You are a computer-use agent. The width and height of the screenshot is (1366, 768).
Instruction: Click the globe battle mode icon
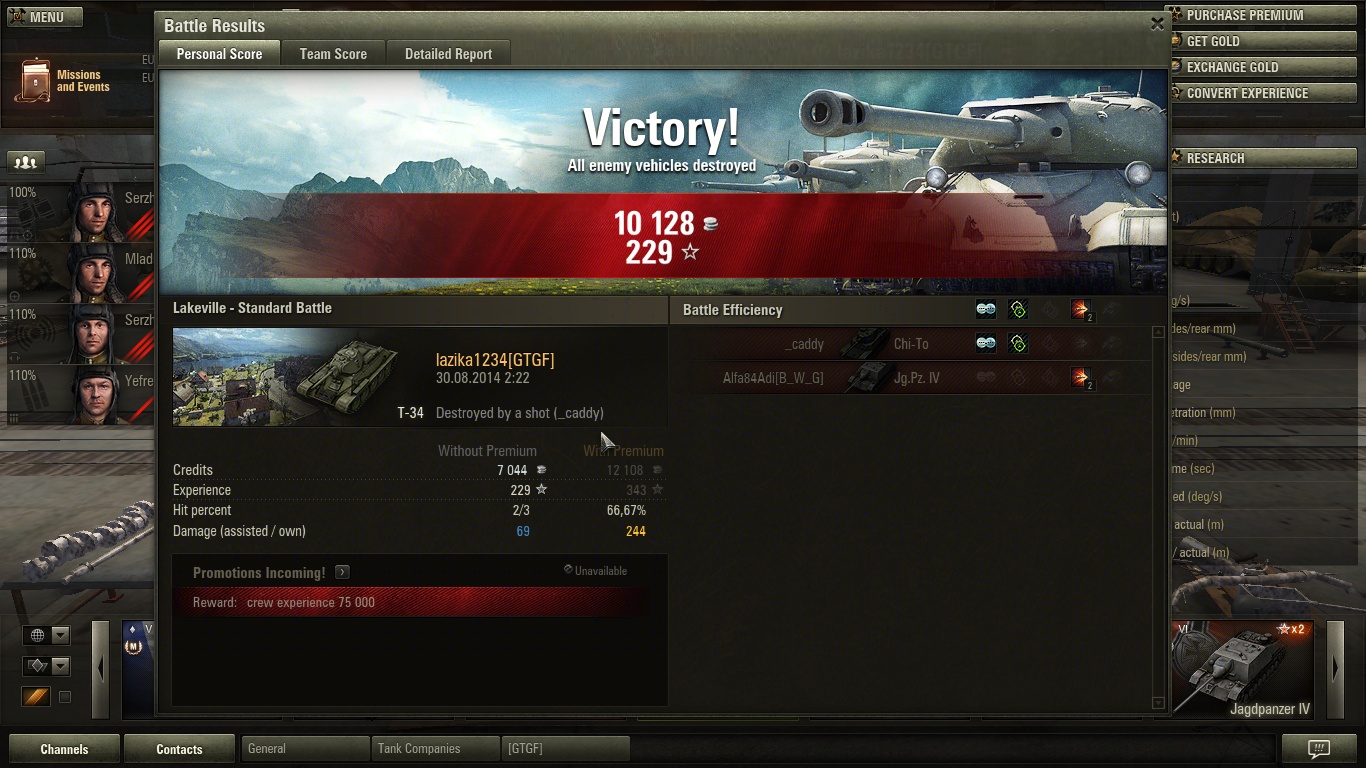point(38,634)
